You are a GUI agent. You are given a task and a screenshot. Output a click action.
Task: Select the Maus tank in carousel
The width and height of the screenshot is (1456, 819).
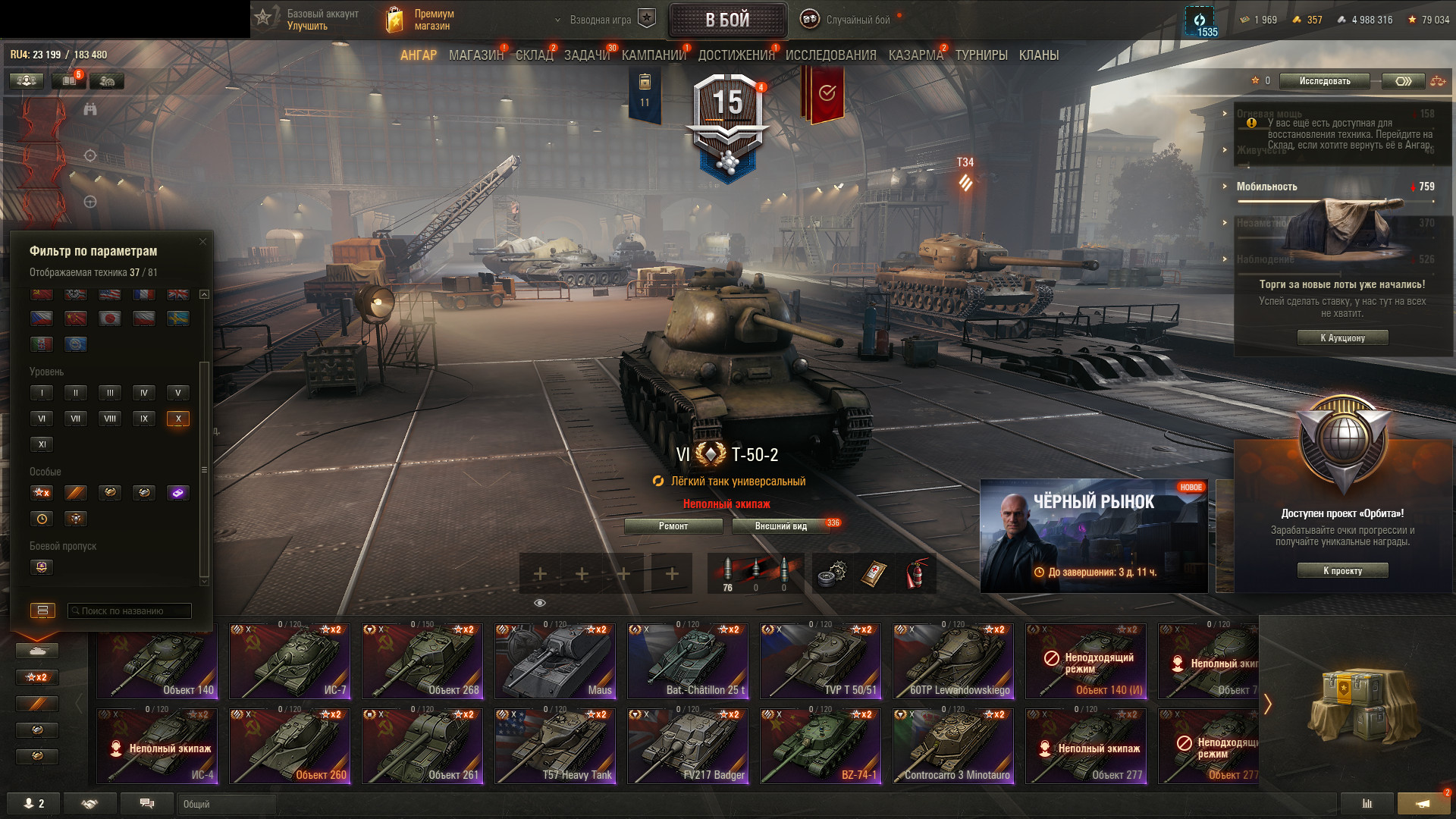555,661
